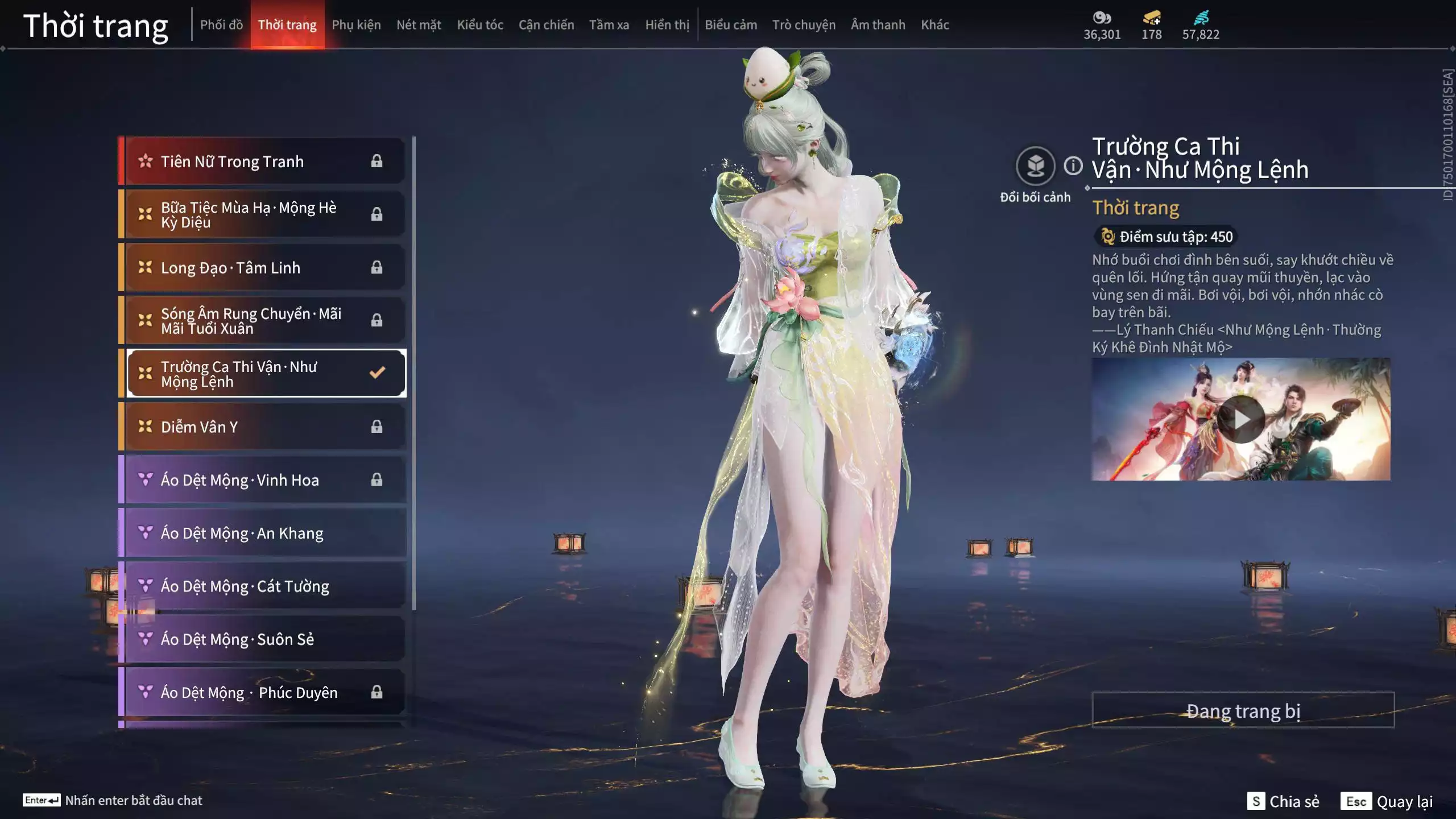1456x819 pixels.
Task: Go back with Quay lại
Action: [x=1387, y=801]
